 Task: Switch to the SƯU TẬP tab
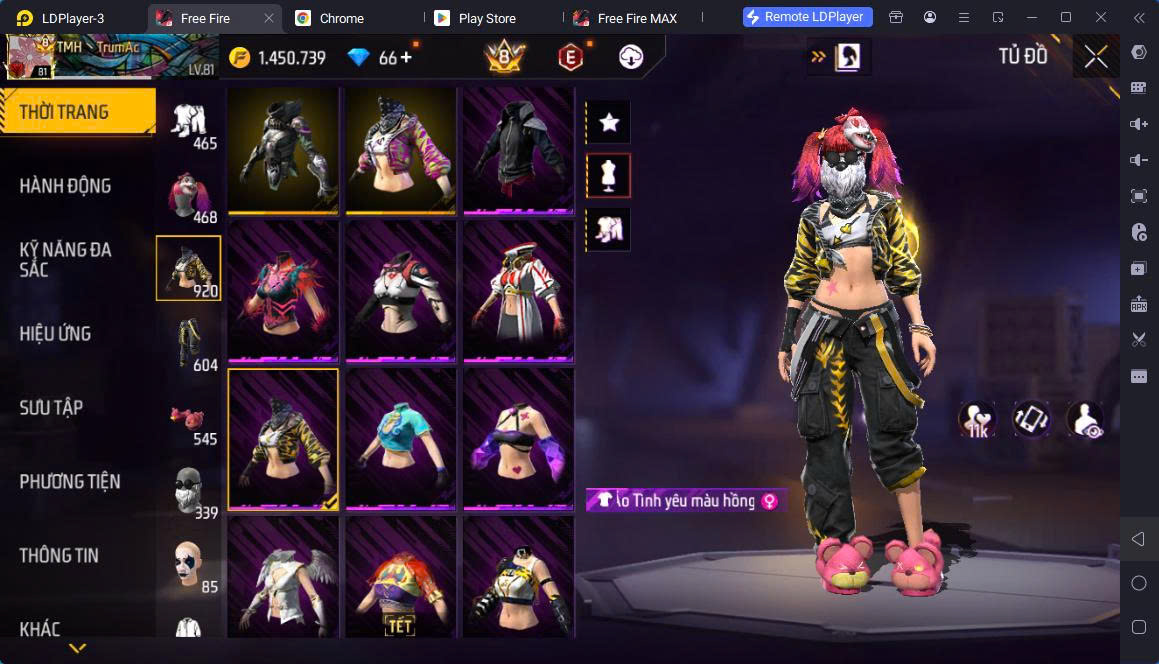(x=51, y=407)
